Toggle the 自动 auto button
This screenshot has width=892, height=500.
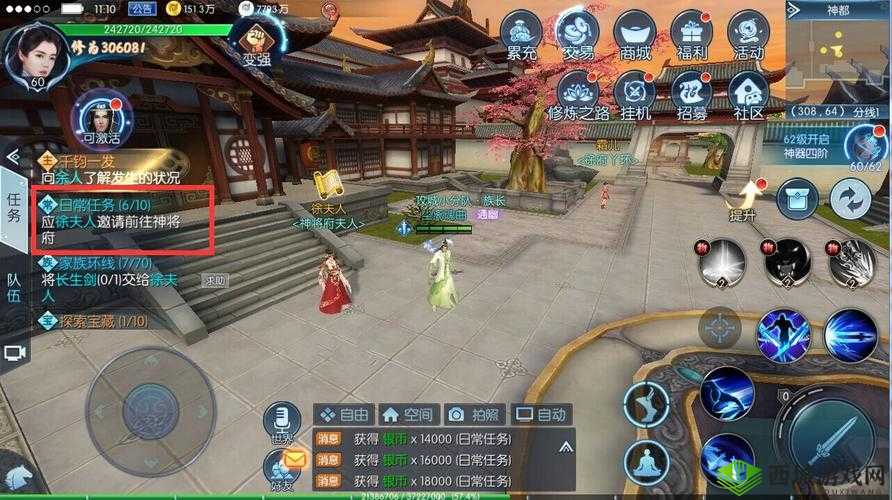coord(540,414)
